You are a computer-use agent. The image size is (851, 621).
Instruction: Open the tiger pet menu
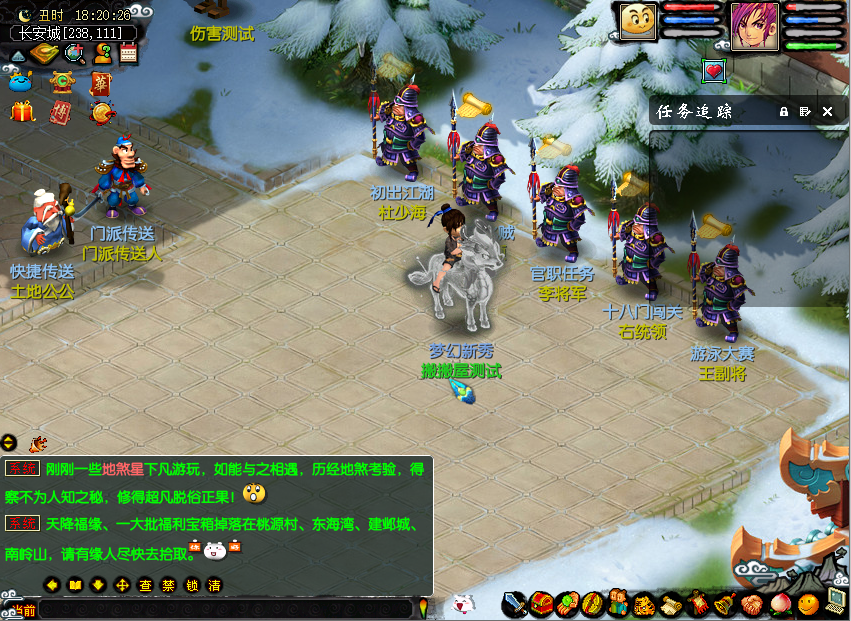[x=645, y=604]
